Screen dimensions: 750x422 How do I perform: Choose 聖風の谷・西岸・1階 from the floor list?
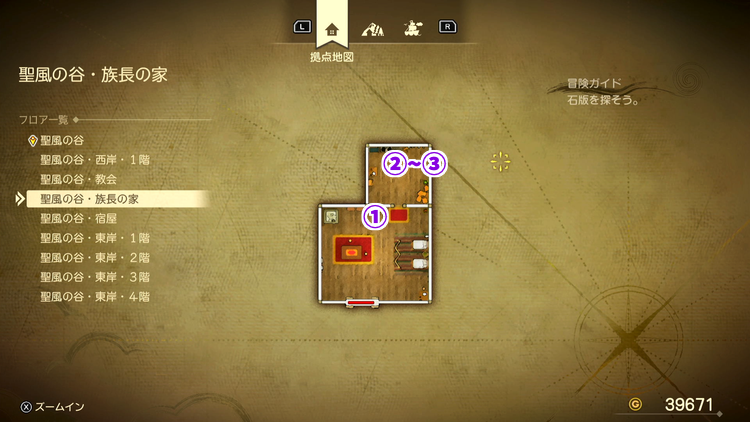(x=96, y=160)
